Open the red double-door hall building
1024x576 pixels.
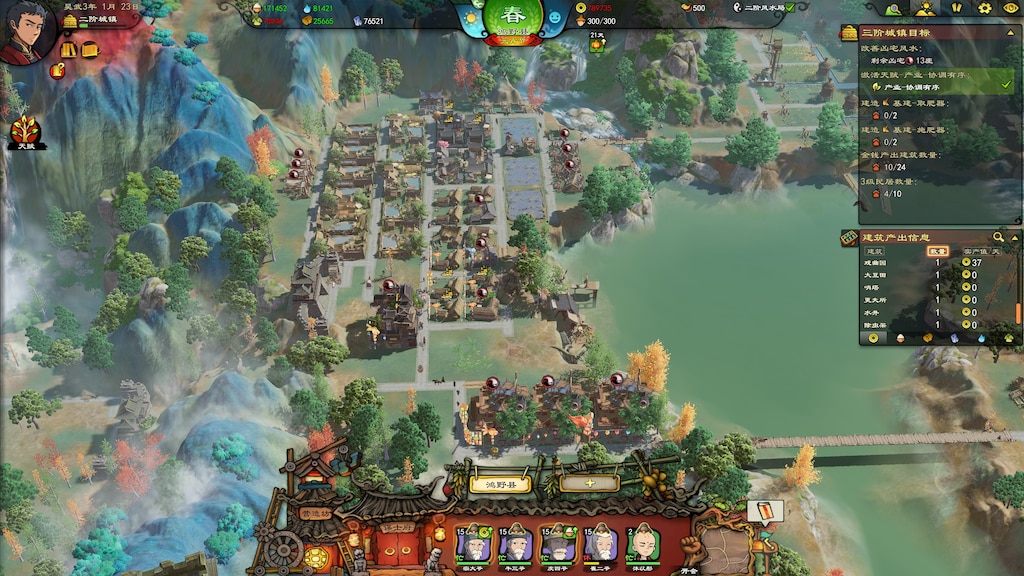392,545
